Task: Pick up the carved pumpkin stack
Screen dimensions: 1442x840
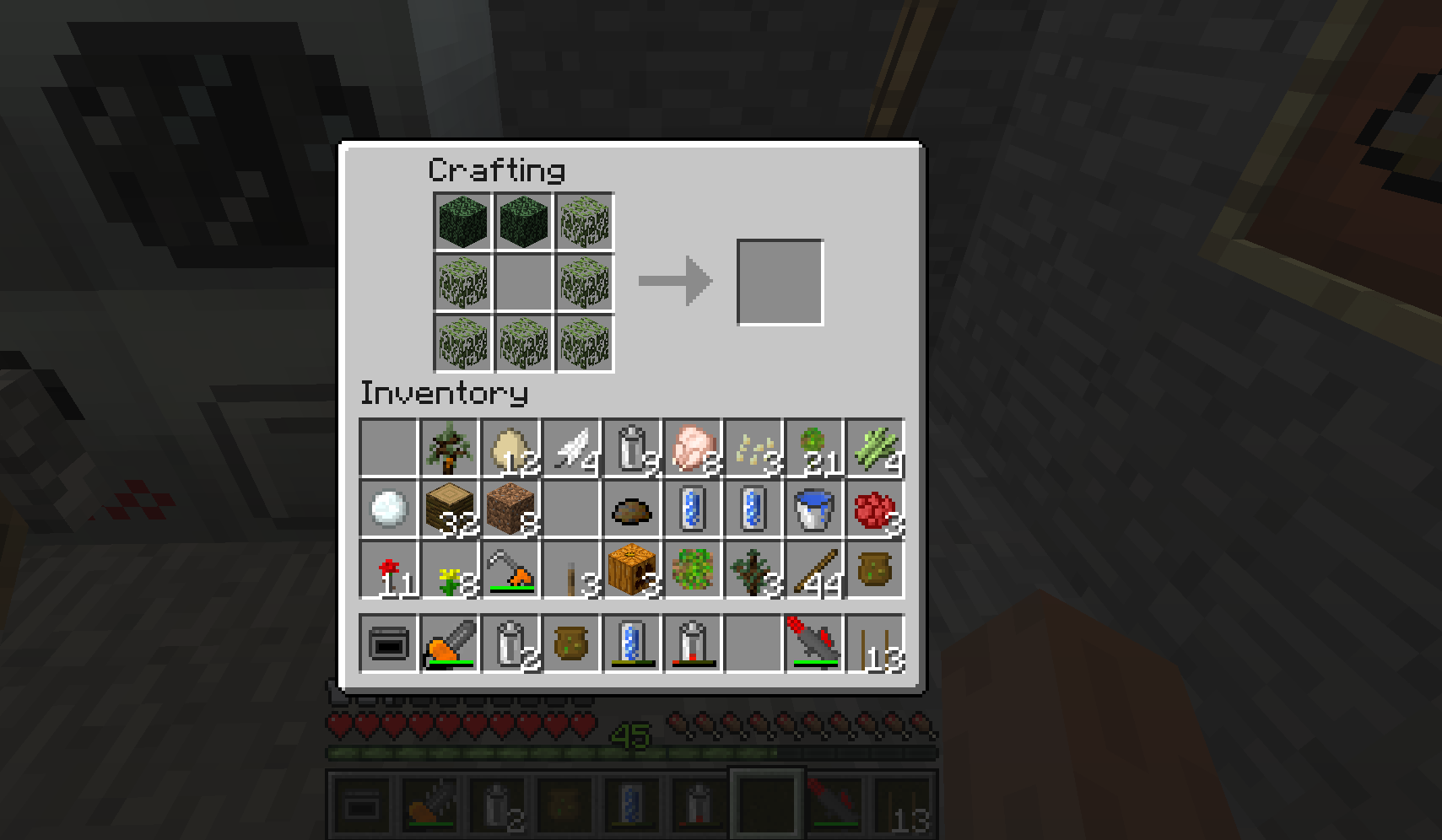Action: pyautogui.click(x=633, y=570)
